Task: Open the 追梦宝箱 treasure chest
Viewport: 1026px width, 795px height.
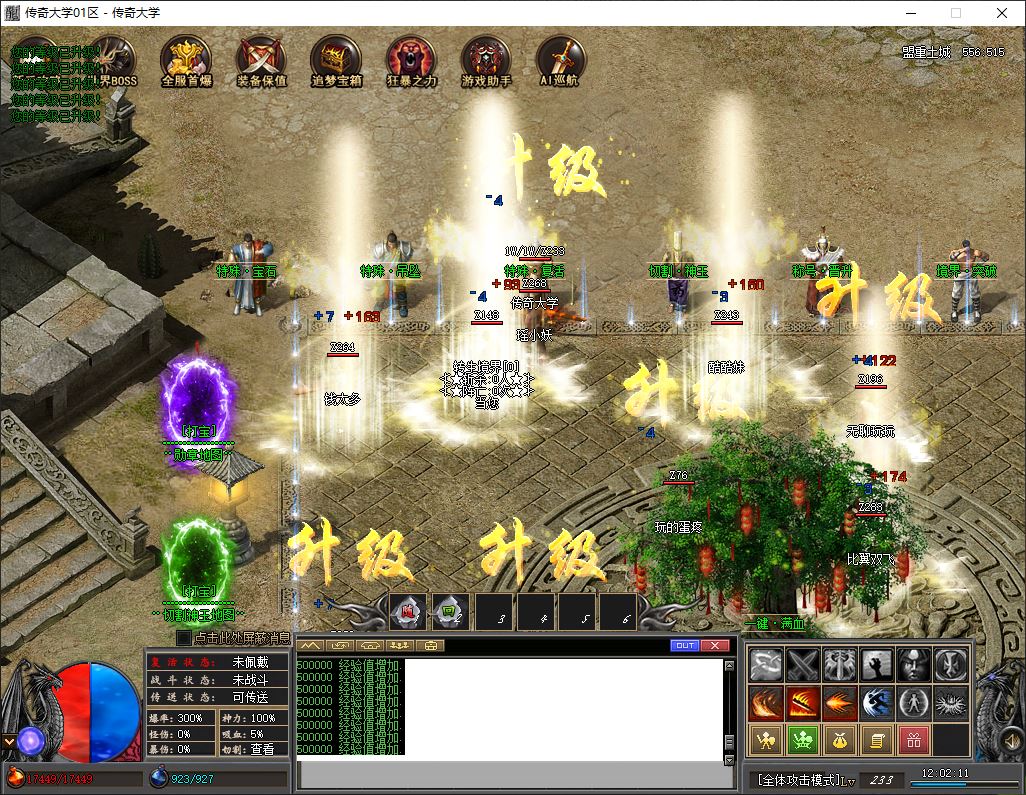Action: point(335,58)
